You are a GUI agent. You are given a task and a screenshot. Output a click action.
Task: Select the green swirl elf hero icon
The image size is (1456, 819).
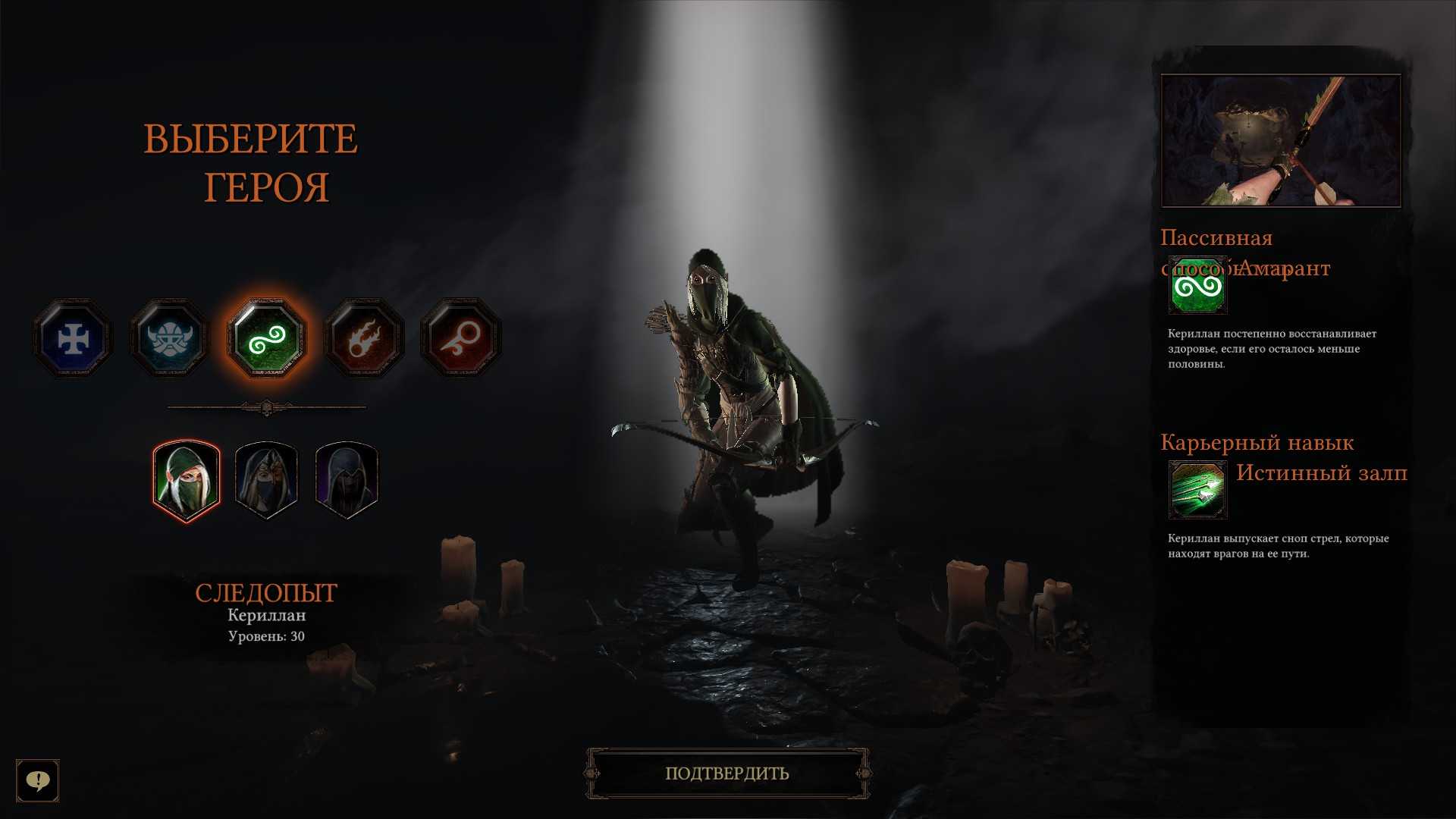click(266, 338)
